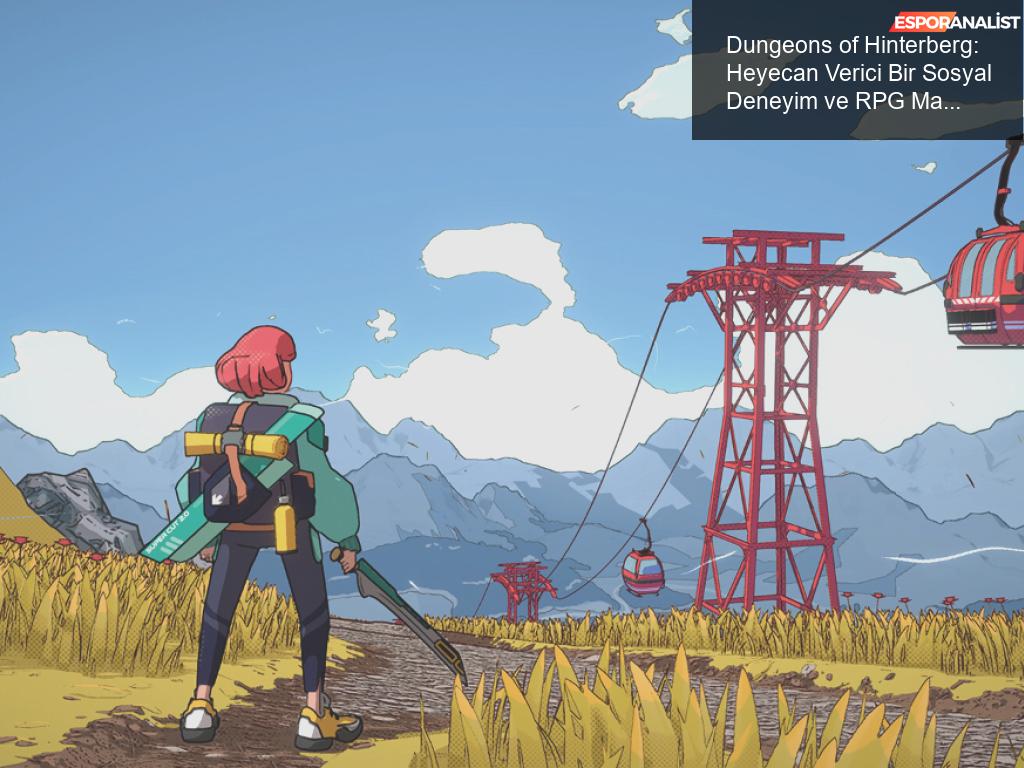Screen dimensions: 1024x768
Task: Open the Dungeons of Hinterberg article title
Action: point(858,73)
